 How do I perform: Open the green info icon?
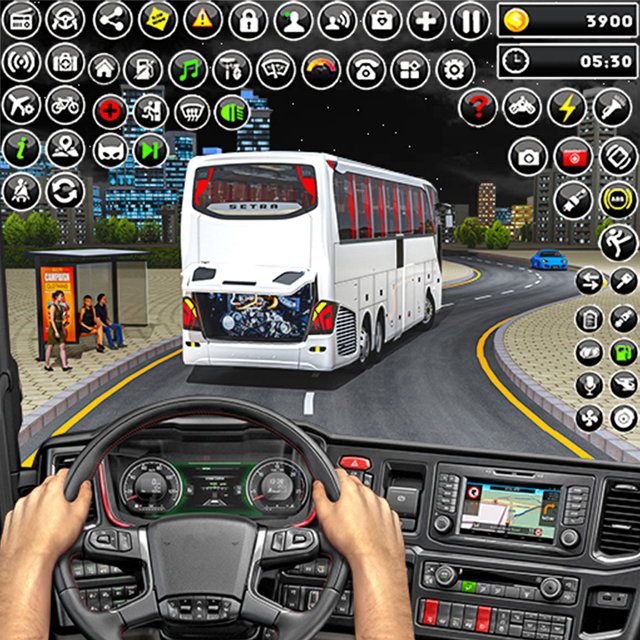19,147
